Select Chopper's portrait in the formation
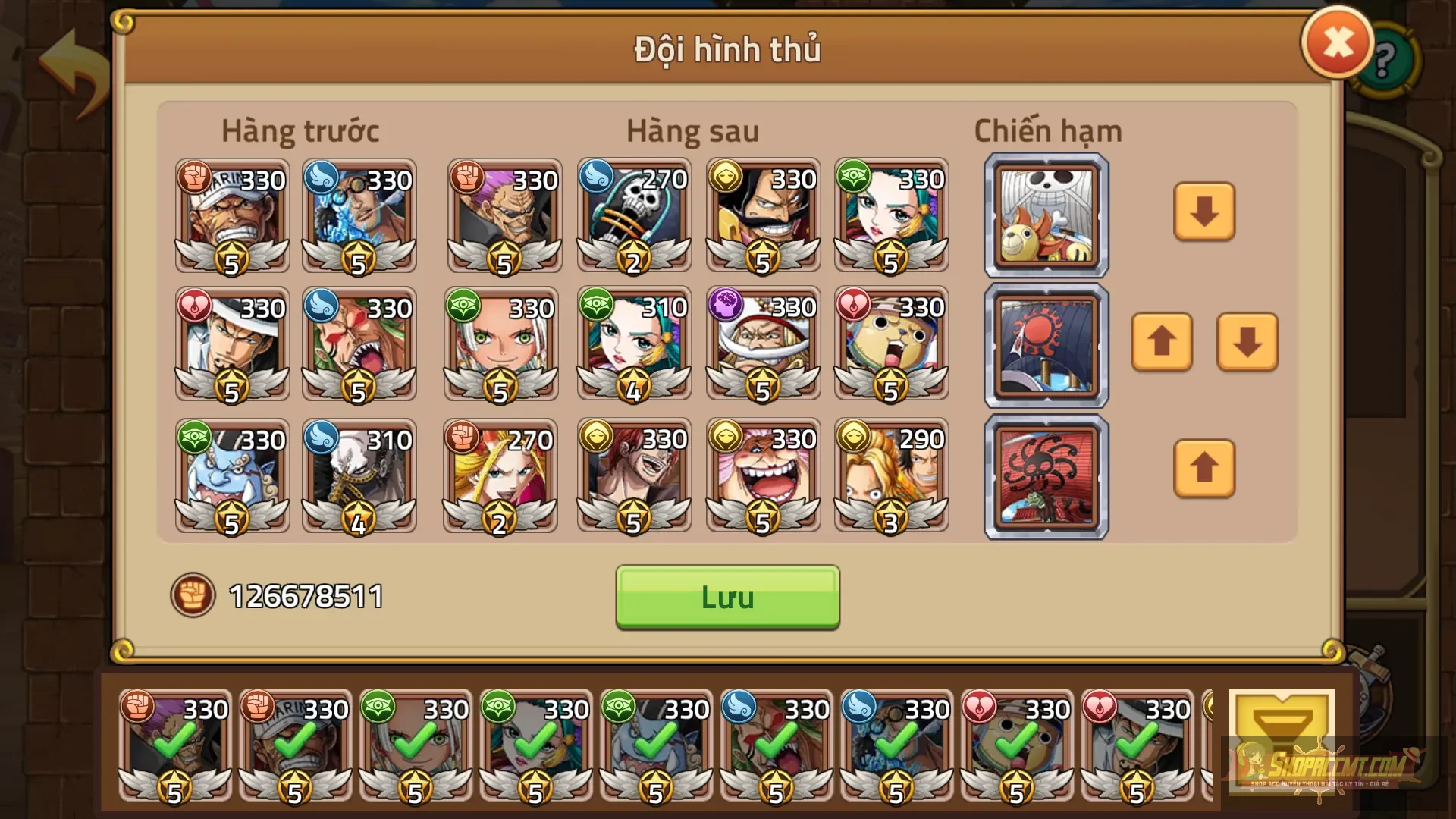 (891, 347)
